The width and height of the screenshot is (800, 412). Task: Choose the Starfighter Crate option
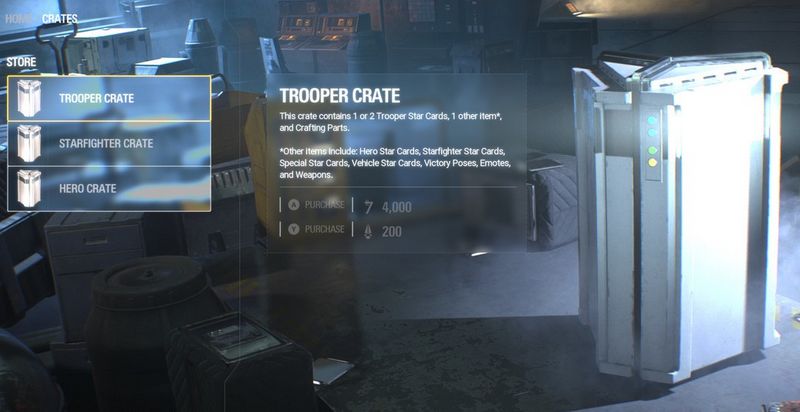[109, 143]
